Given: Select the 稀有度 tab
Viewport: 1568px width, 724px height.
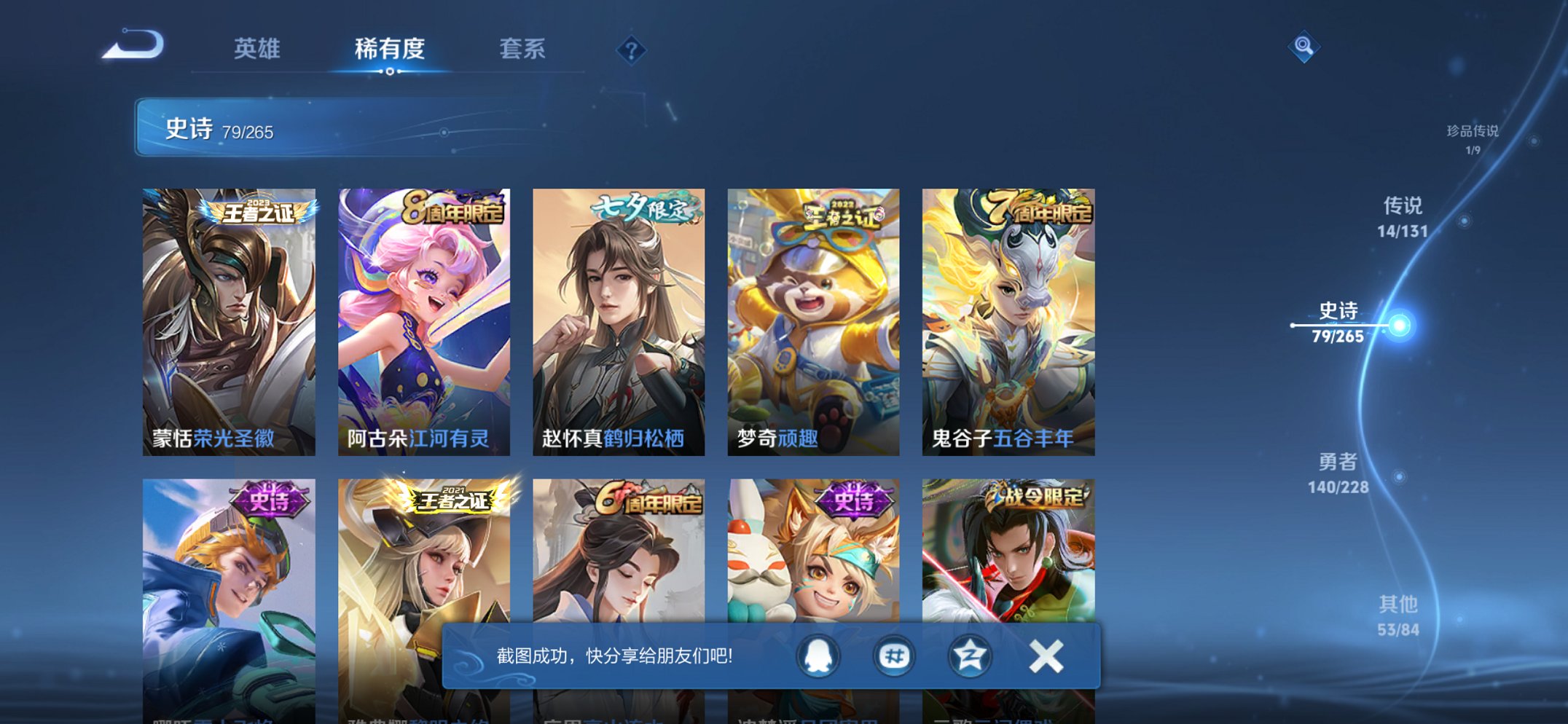Looking at the screenshot, I should pos(389,48).
